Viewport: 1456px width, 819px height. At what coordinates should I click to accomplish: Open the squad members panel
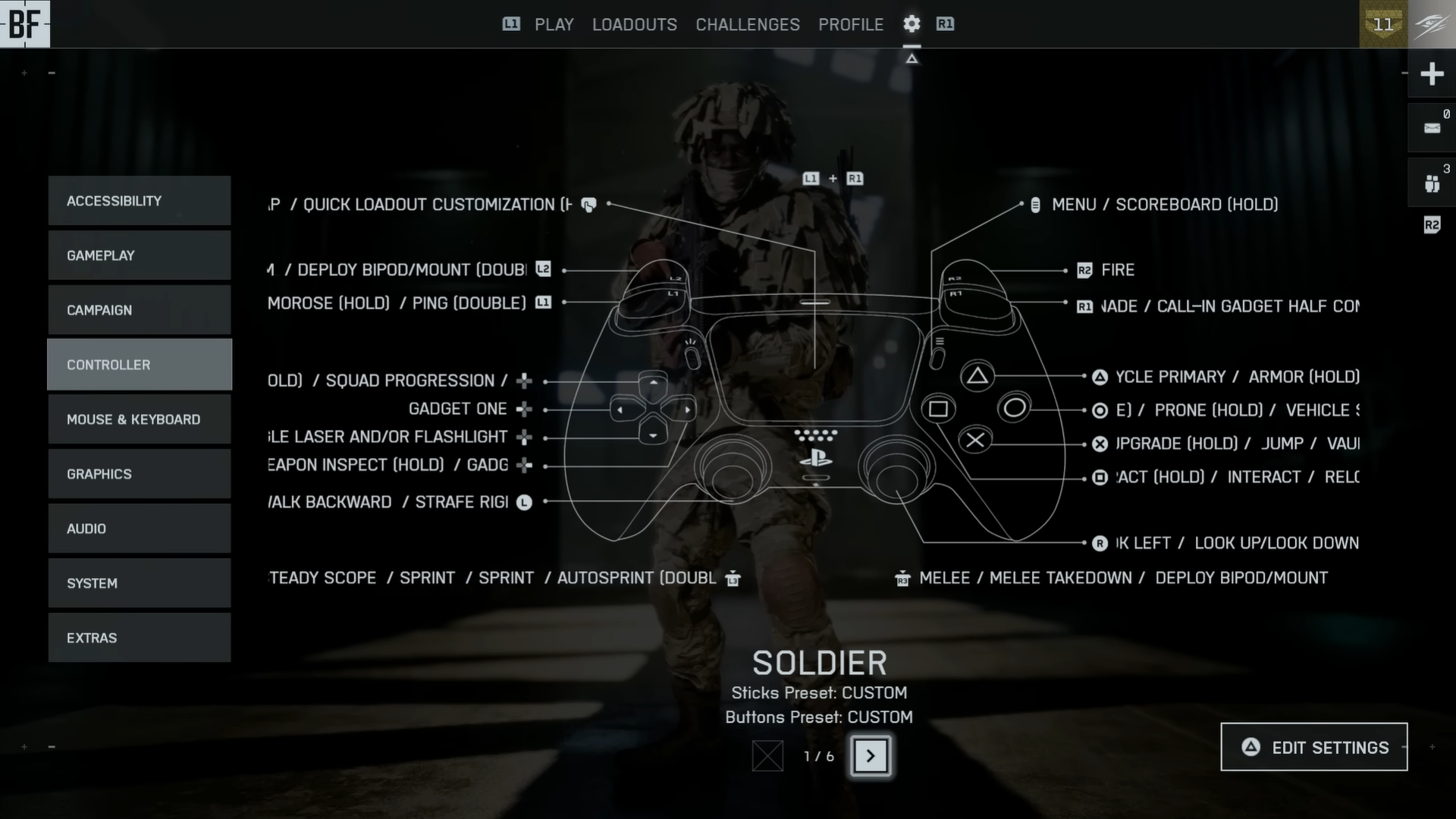pyautogui.click(x=1432, y=184)
